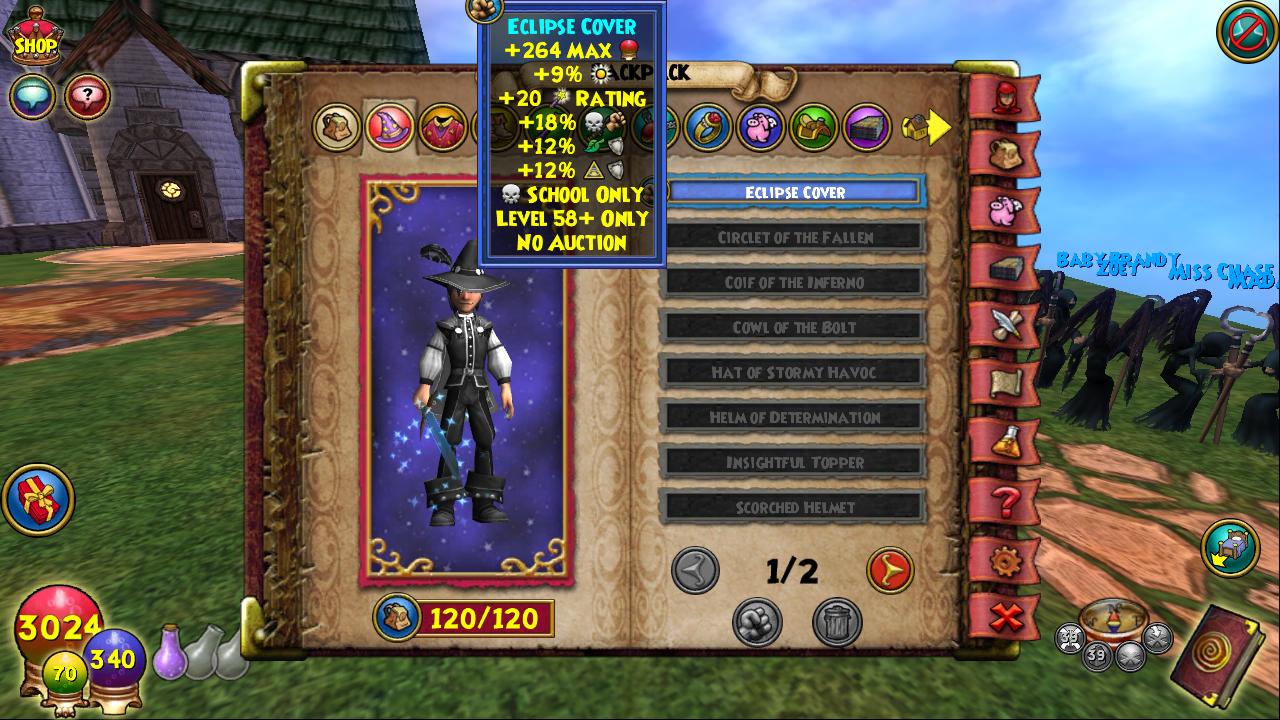Close the backpack with red X
Image resolution: width=1280 pixels, height=720 pixels.
coord(1004,617)
